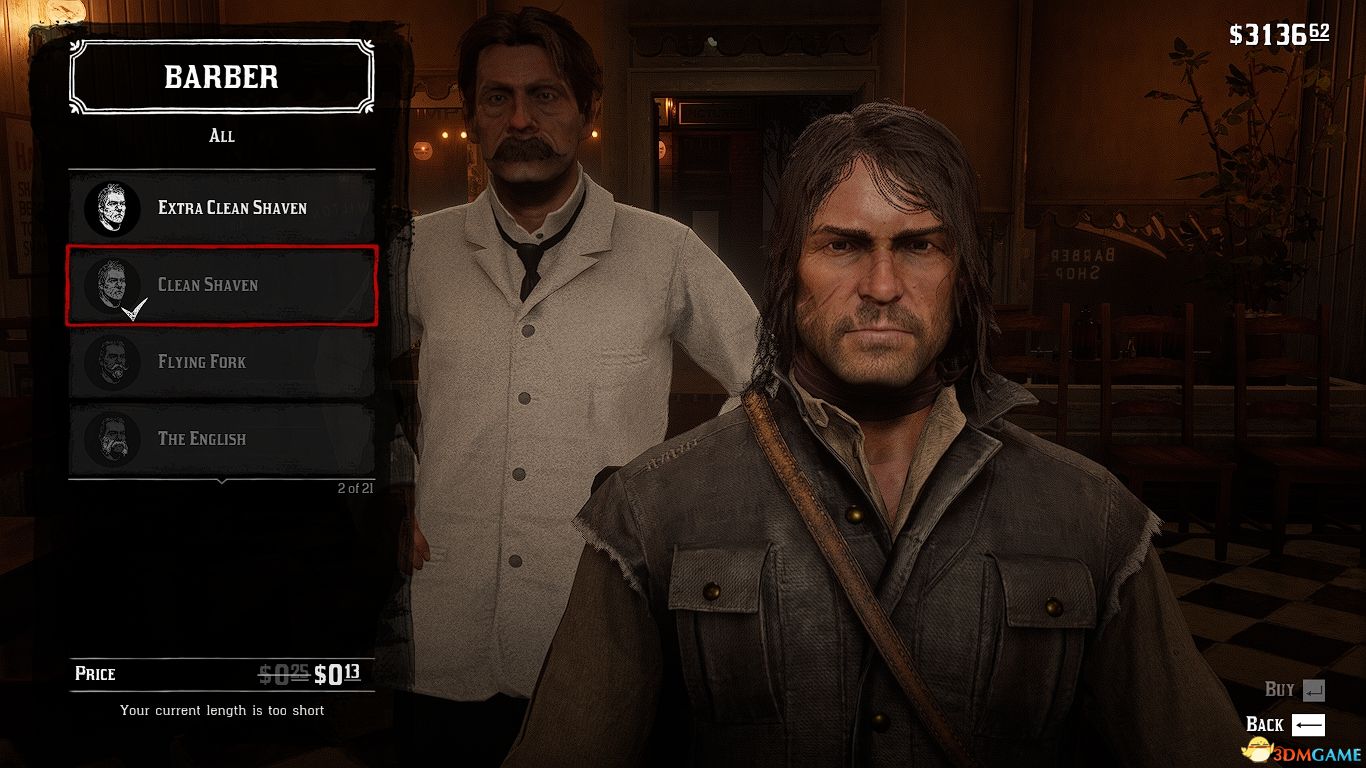The height and width of the screenshot is (768, 1366).
Task: Click the down arrow below the style list
Action: (x=222, y=480)
